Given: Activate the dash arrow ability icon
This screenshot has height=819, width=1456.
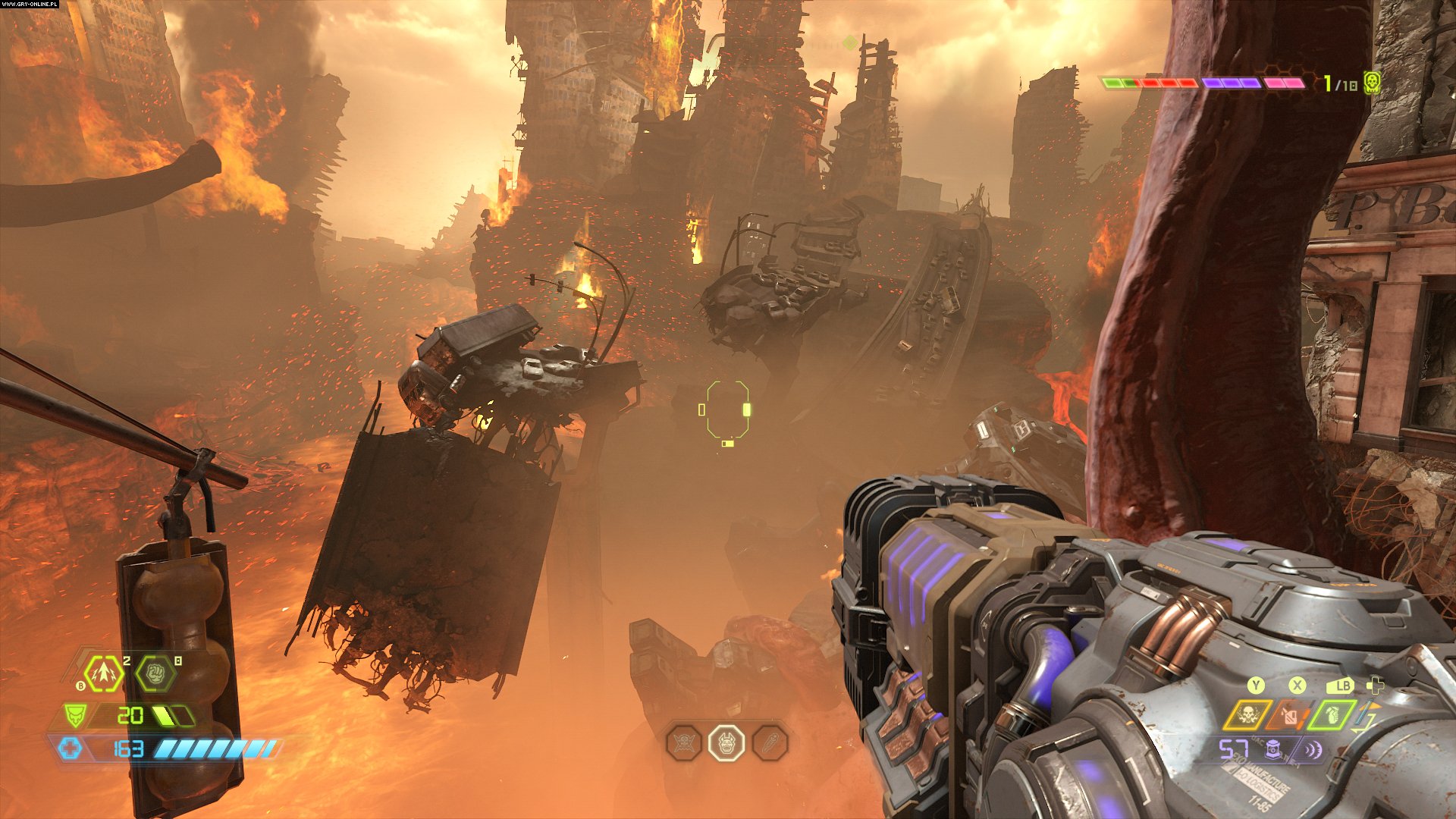Looking at the screenshot, I should tap(103, 673).
